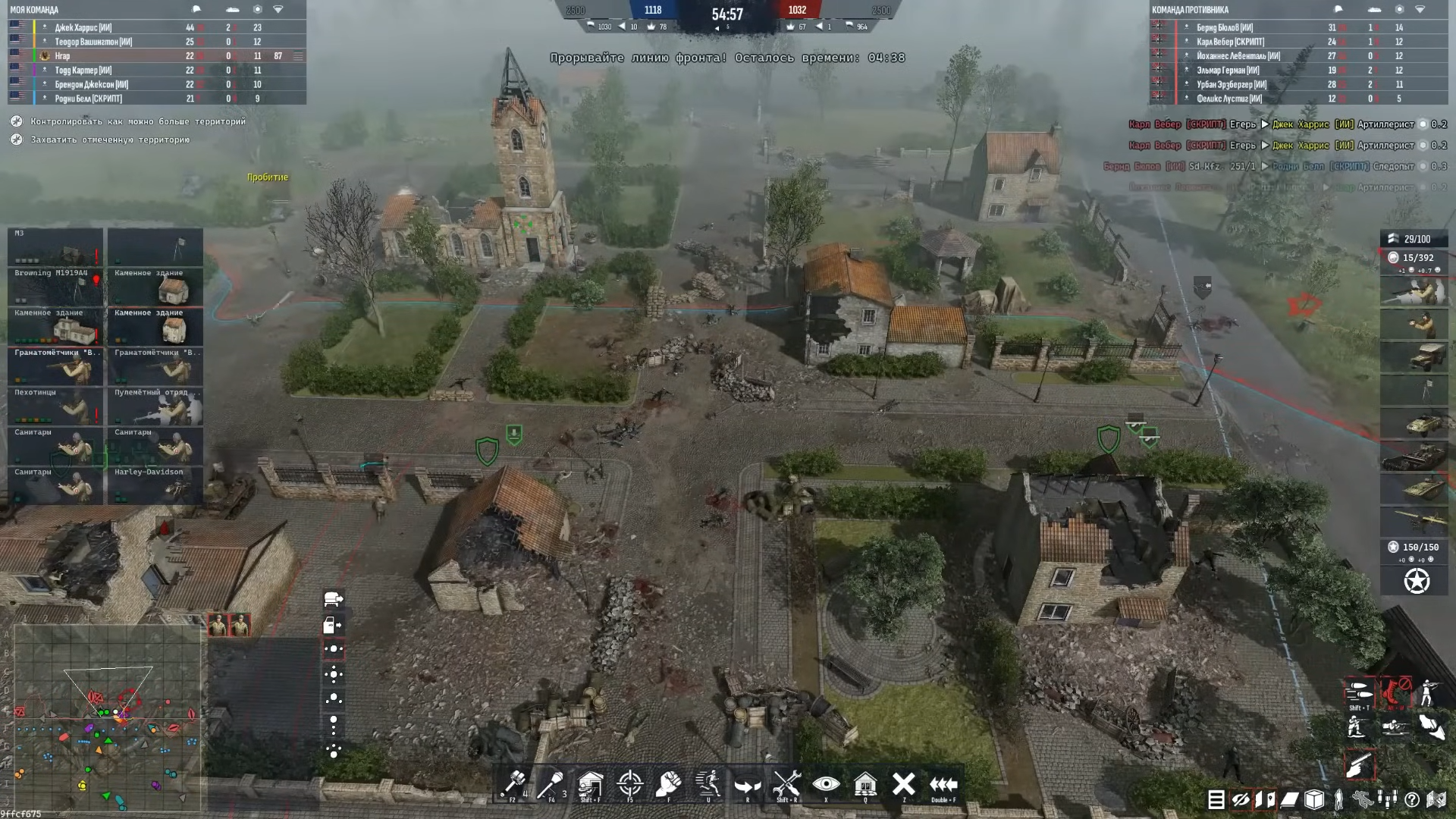The image size is (1456, 819).
Task: Select the M3 unit card
Action: [x=55, y=247]
